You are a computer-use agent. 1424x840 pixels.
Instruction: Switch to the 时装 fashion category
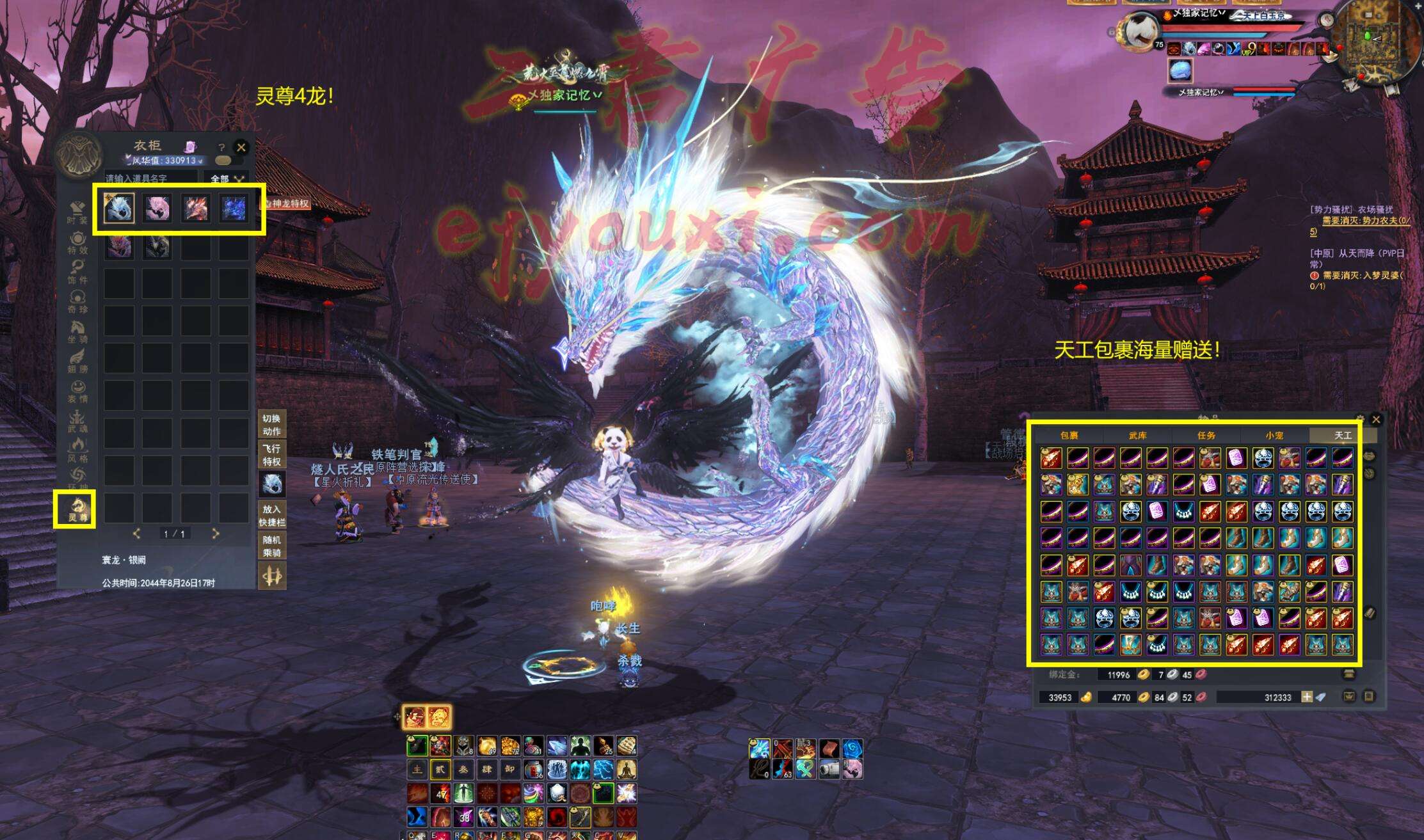click(x=77, y=213)
